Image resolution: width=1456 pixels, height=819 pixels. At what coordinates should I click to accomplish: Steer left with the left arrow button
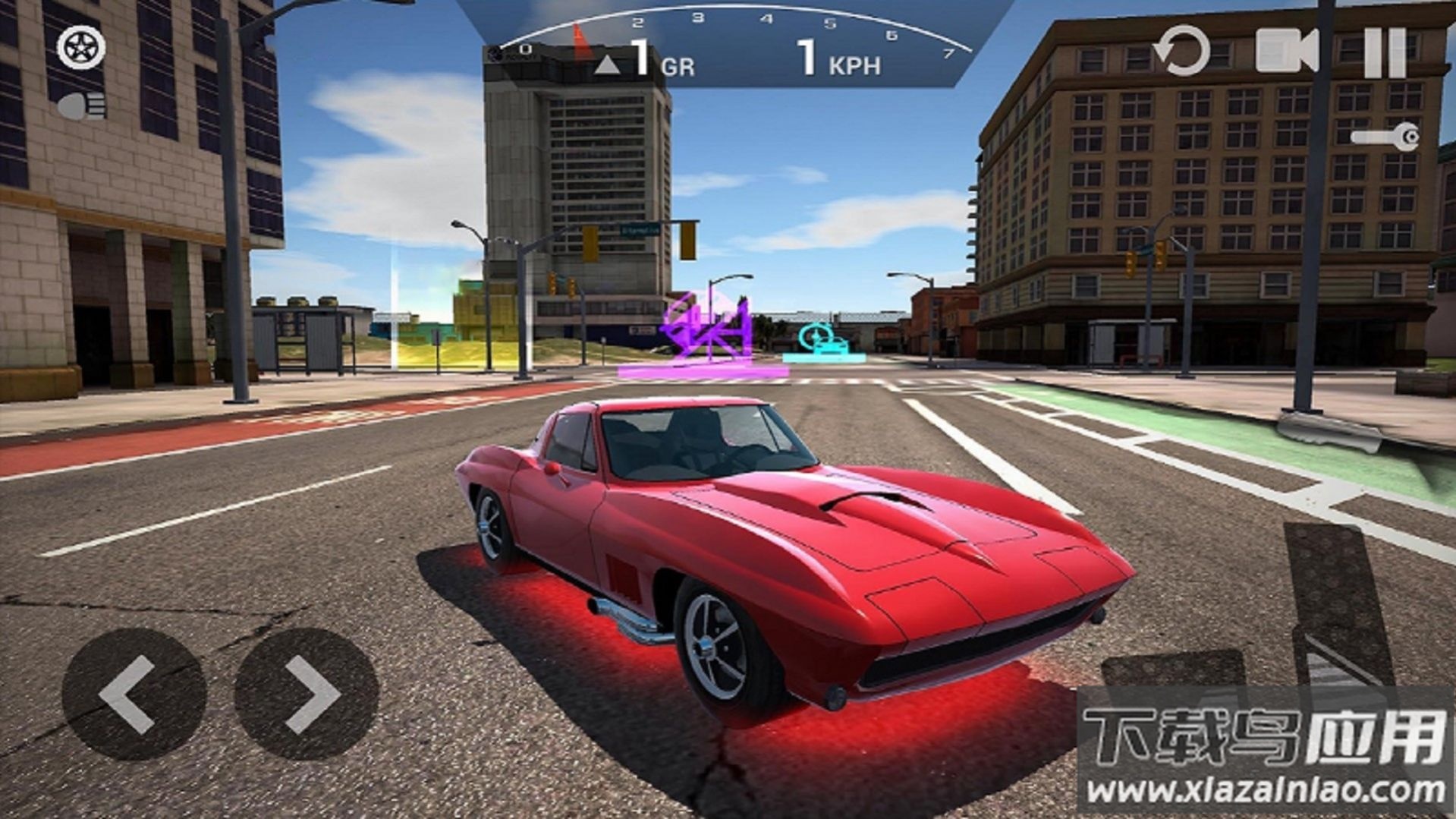(134, 695)
